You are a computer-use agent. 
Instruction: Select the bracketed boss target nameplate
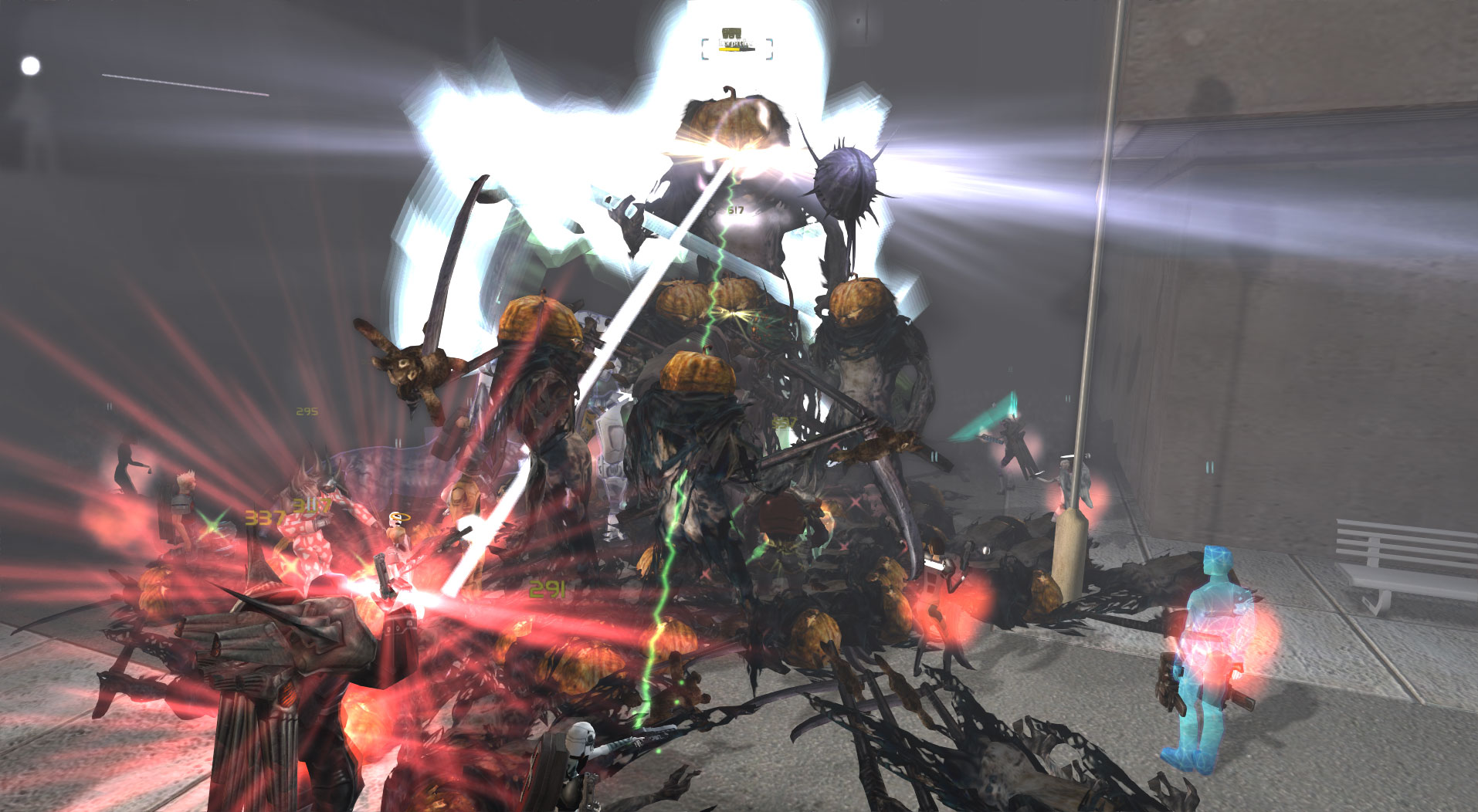[x=737, y=45]
